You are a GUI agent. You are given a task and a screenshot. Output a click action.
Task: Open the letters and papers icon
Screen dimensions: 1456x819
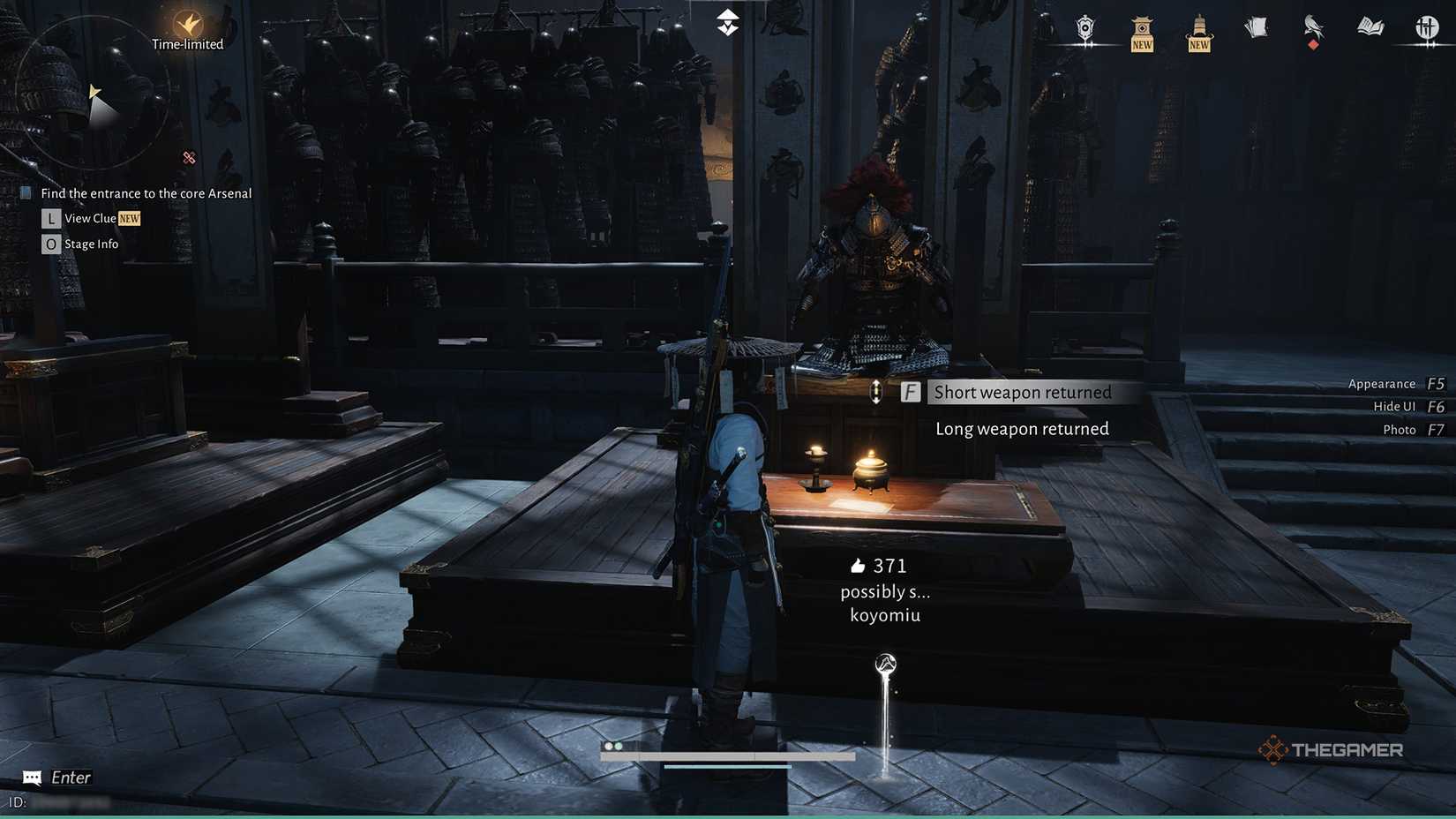pyautogui.click(x=1256, y=28)
